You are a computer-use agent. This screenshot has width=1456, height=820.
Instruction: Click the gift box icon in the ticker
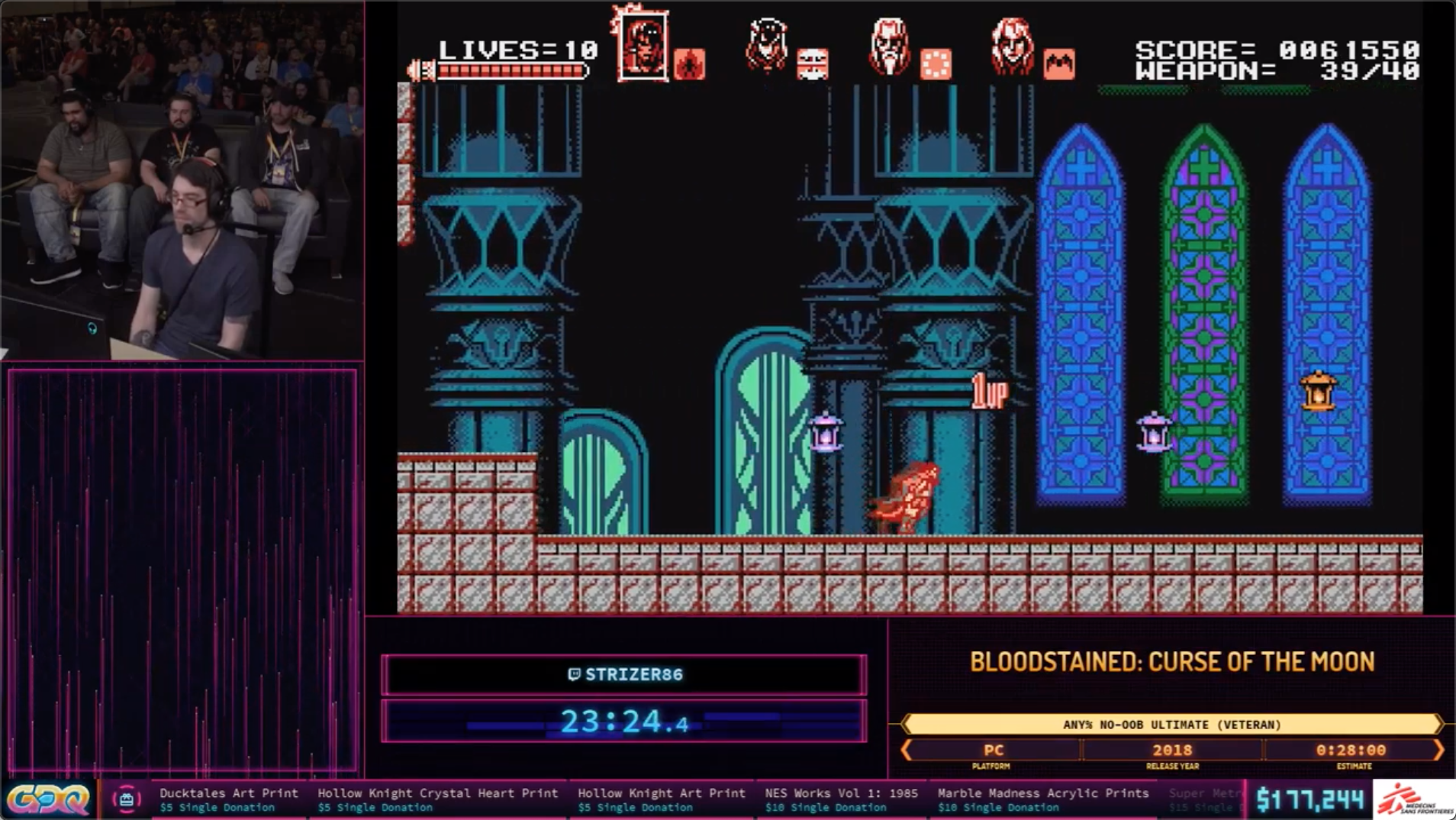coord(128,799)
